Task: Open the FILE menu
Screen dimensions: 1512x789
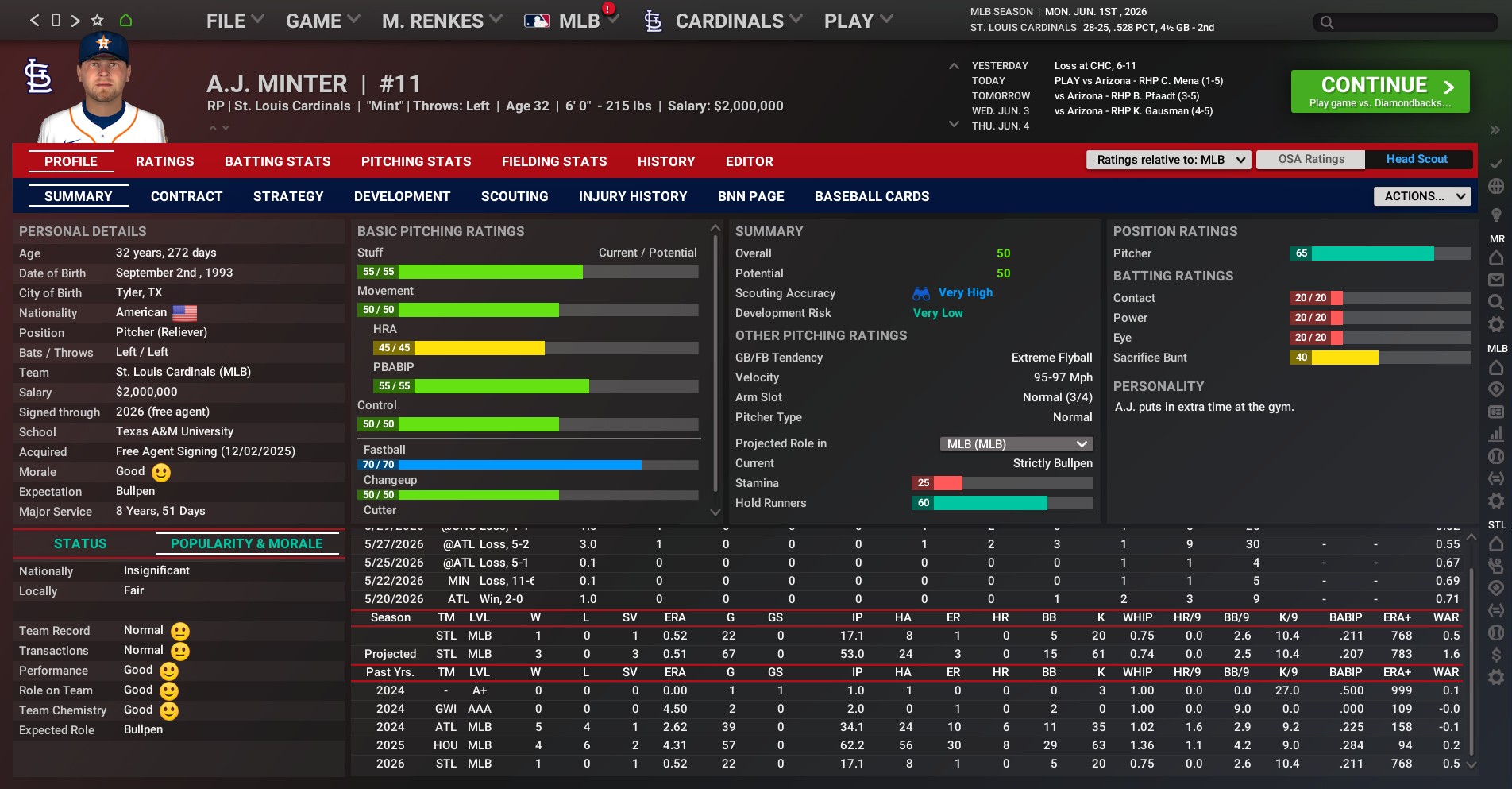Action: pos(234,21)
